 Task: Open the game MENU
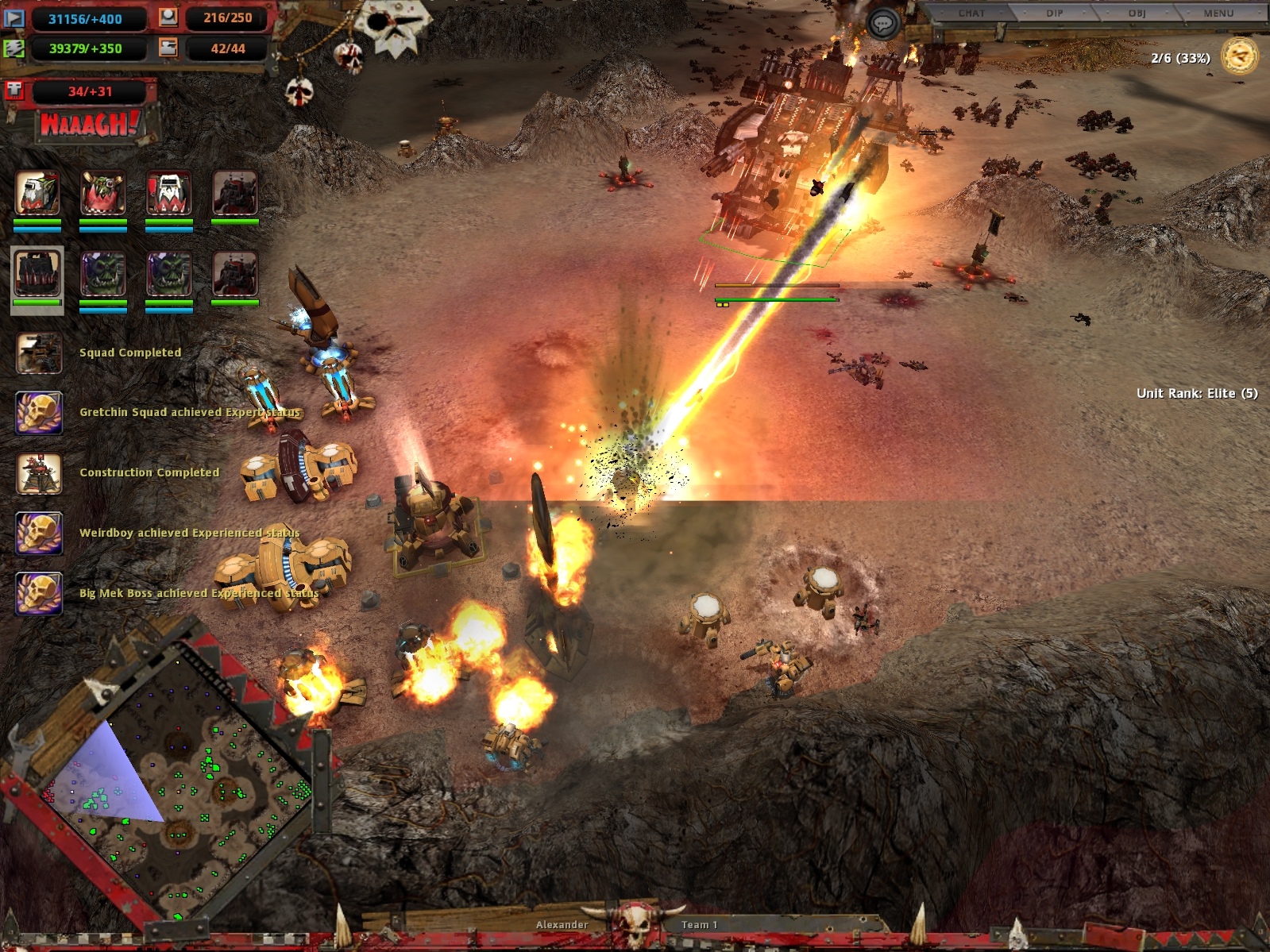coord(1218,13)
